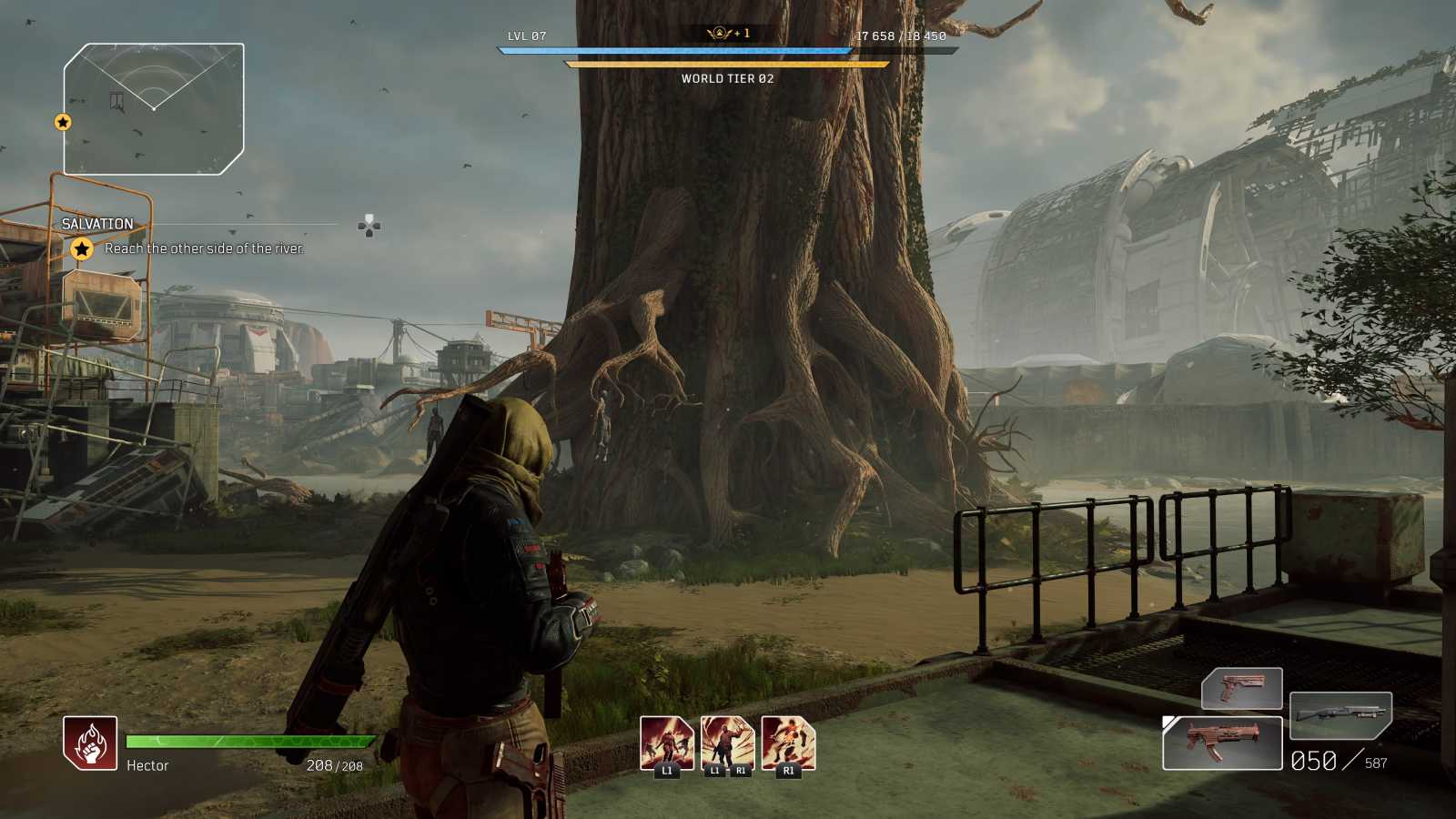Use the middle skill with raised hand
Image resolution: width=1456 pixels, height=819 pixels.
pyautogui.click(x=727, y=743)
